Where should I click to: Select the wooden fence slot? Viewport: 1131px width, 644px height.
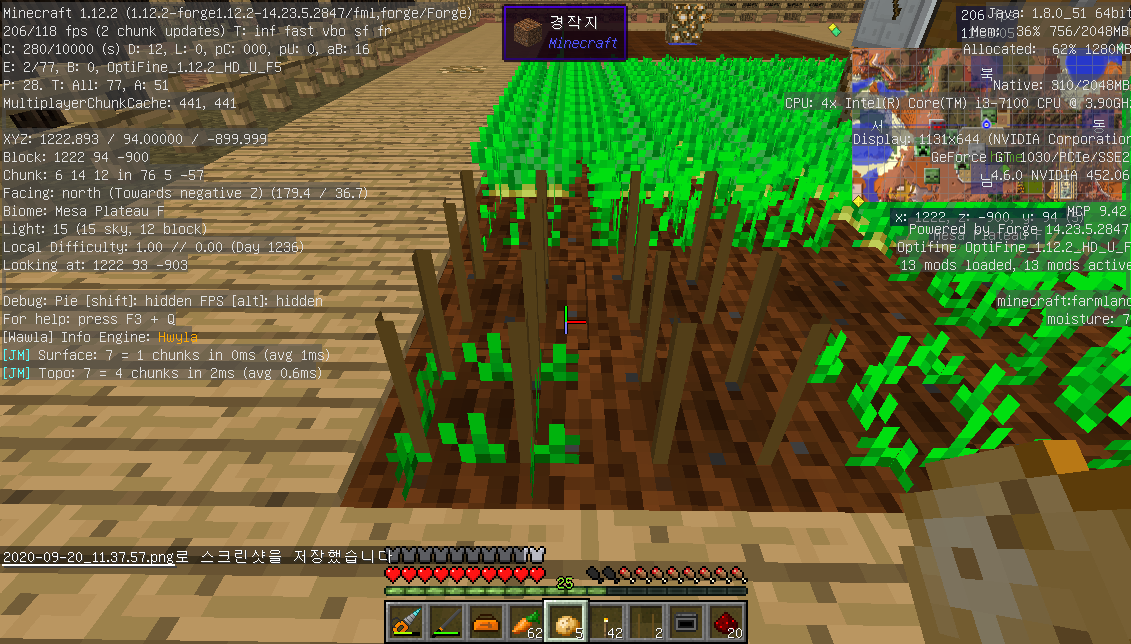pyautogui.click(x=646, y=622)
